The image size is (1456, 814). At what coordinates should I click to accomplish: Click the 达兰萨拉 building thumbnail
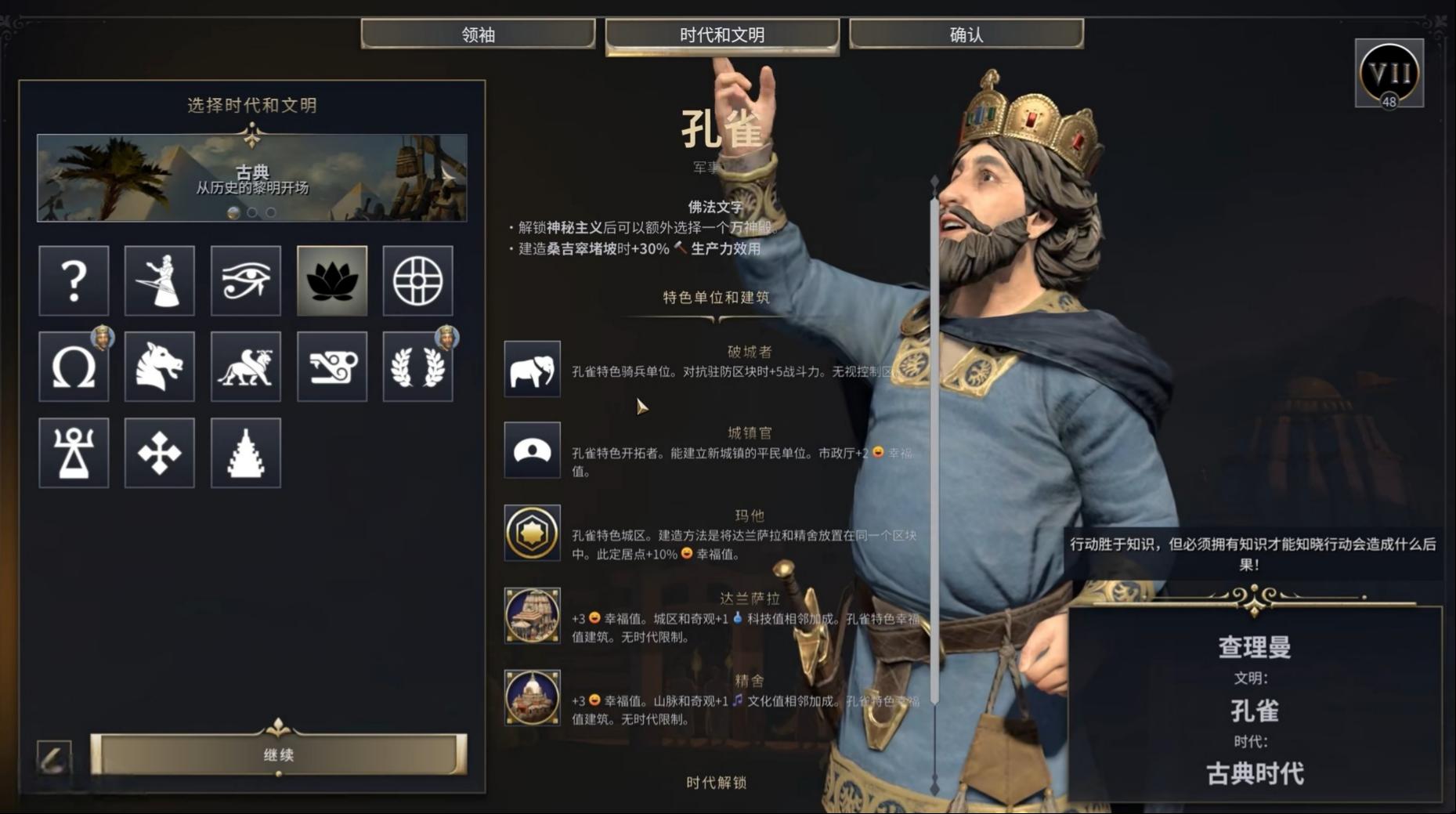coord(532,614)
